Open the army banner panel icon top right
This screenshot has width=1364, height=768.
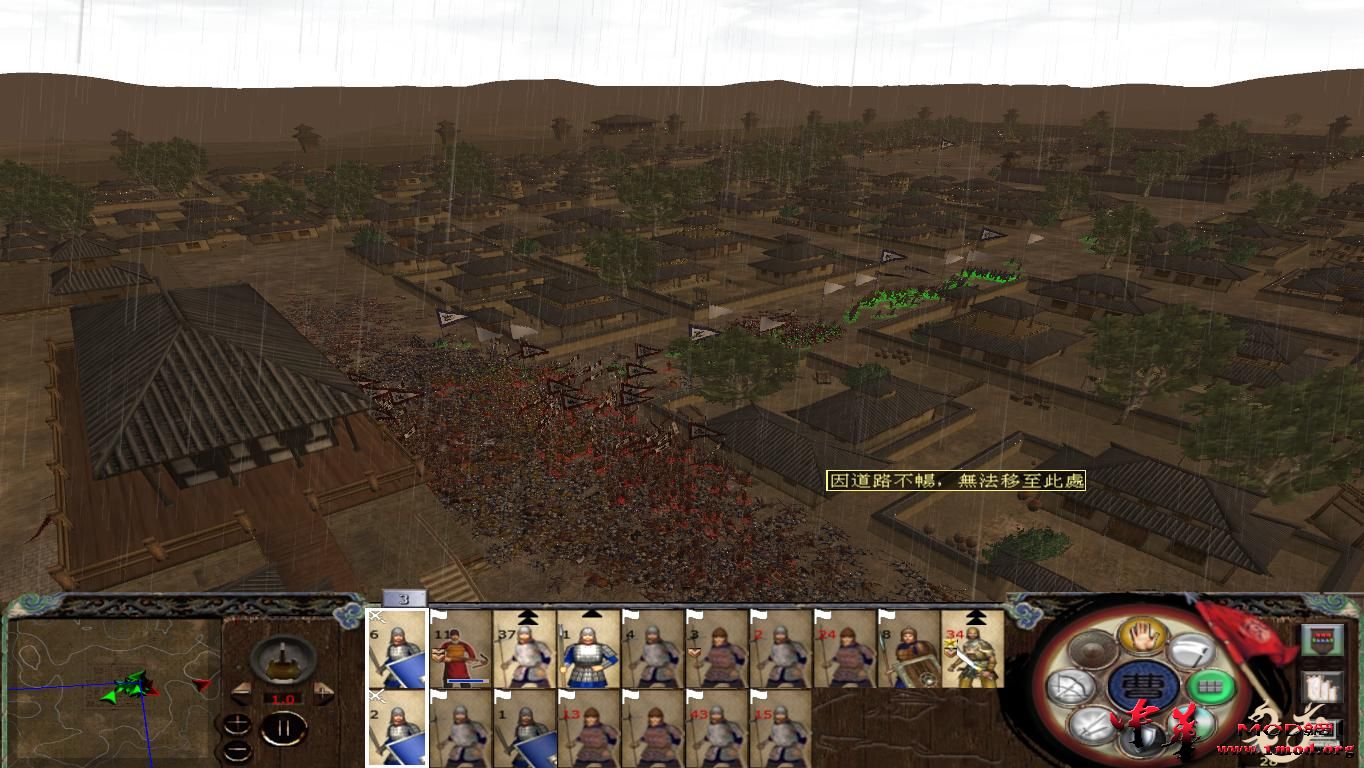1322,640
